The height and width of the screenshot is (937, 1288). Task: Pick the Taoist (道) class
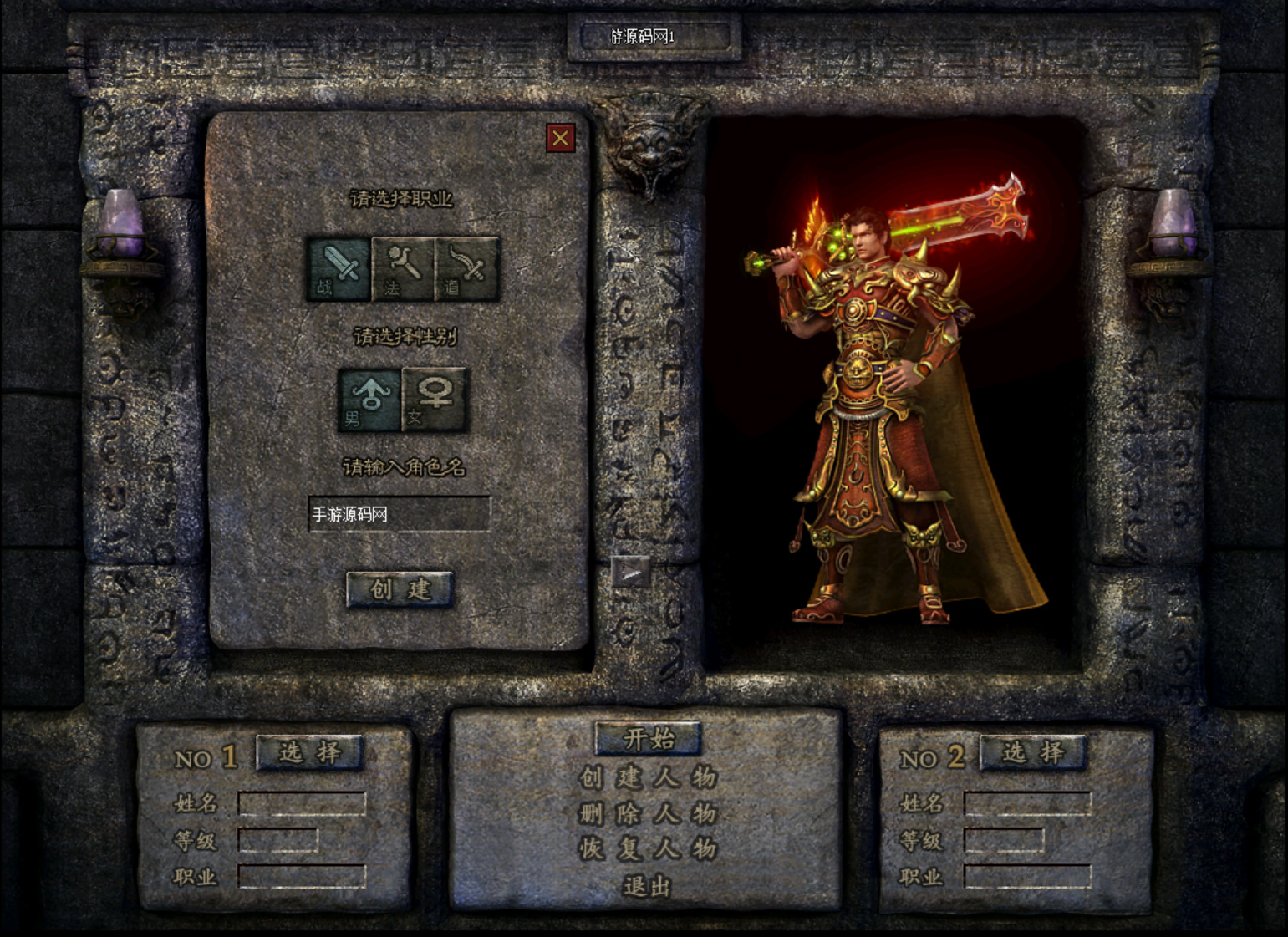click(467, 268)
